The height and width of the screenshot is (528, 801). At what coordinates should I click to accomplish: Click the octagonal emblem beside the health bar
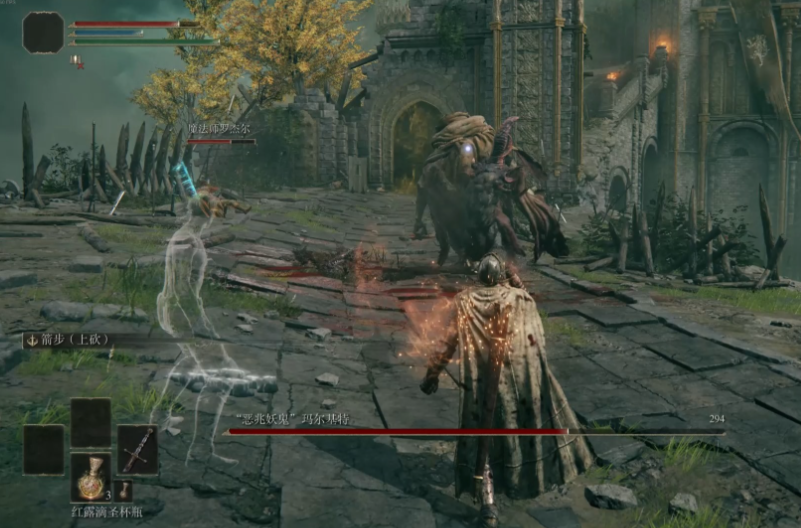(43, 32)
